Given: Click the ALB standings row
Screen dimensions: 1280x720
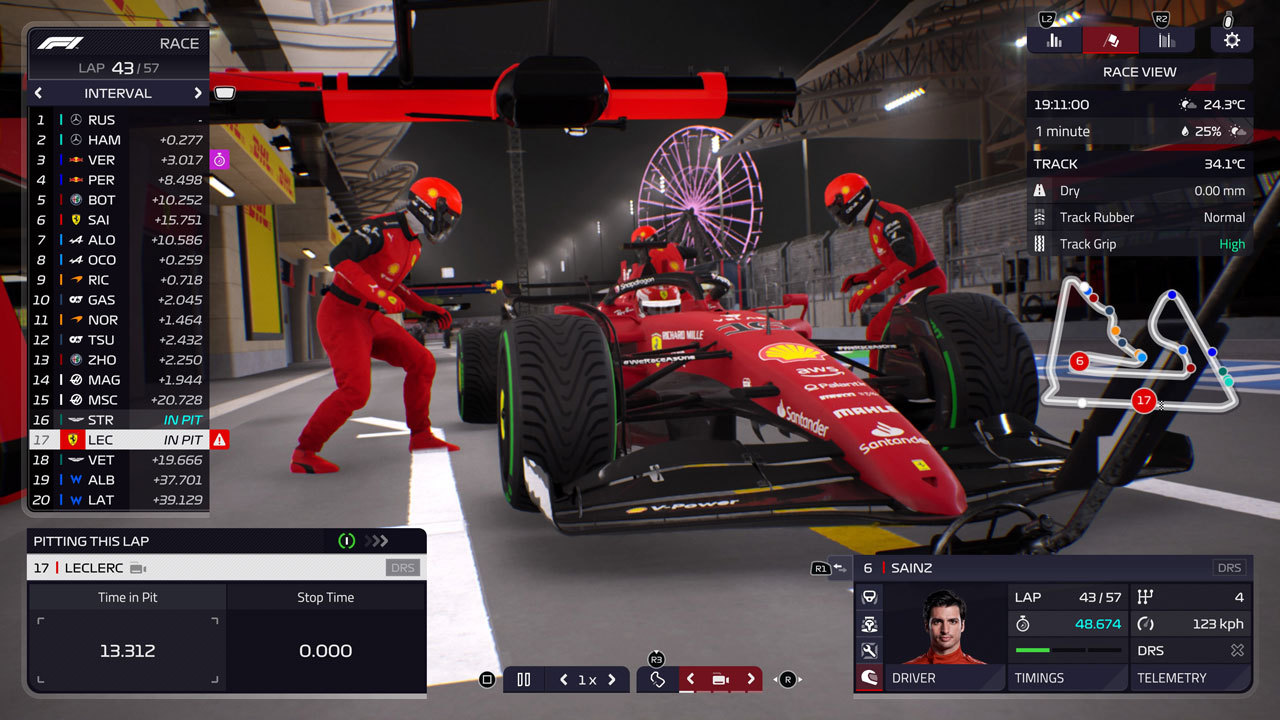Looking at the screenshot, I should pyautogui.click(x=119, y=480).
